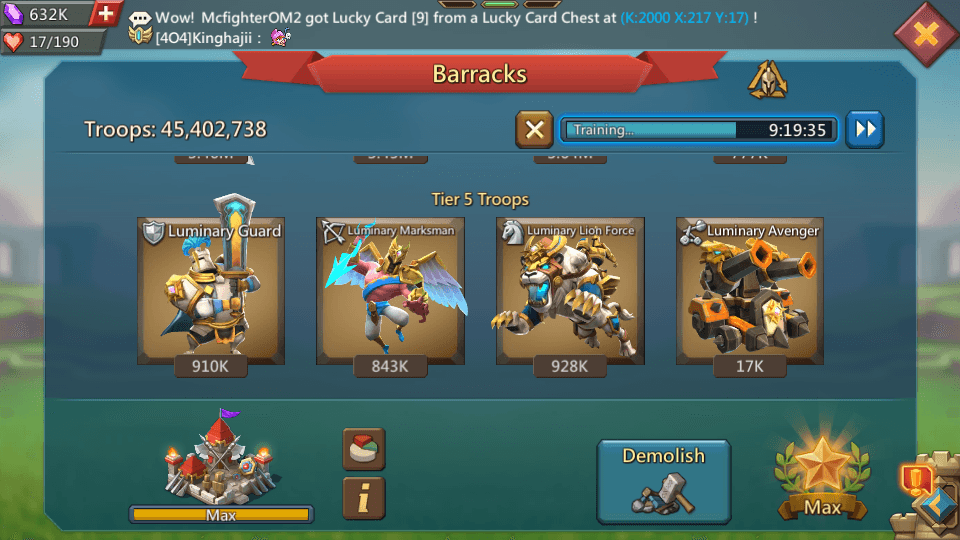Pick the Luminary Lion Force troop card

pos(570,291)
